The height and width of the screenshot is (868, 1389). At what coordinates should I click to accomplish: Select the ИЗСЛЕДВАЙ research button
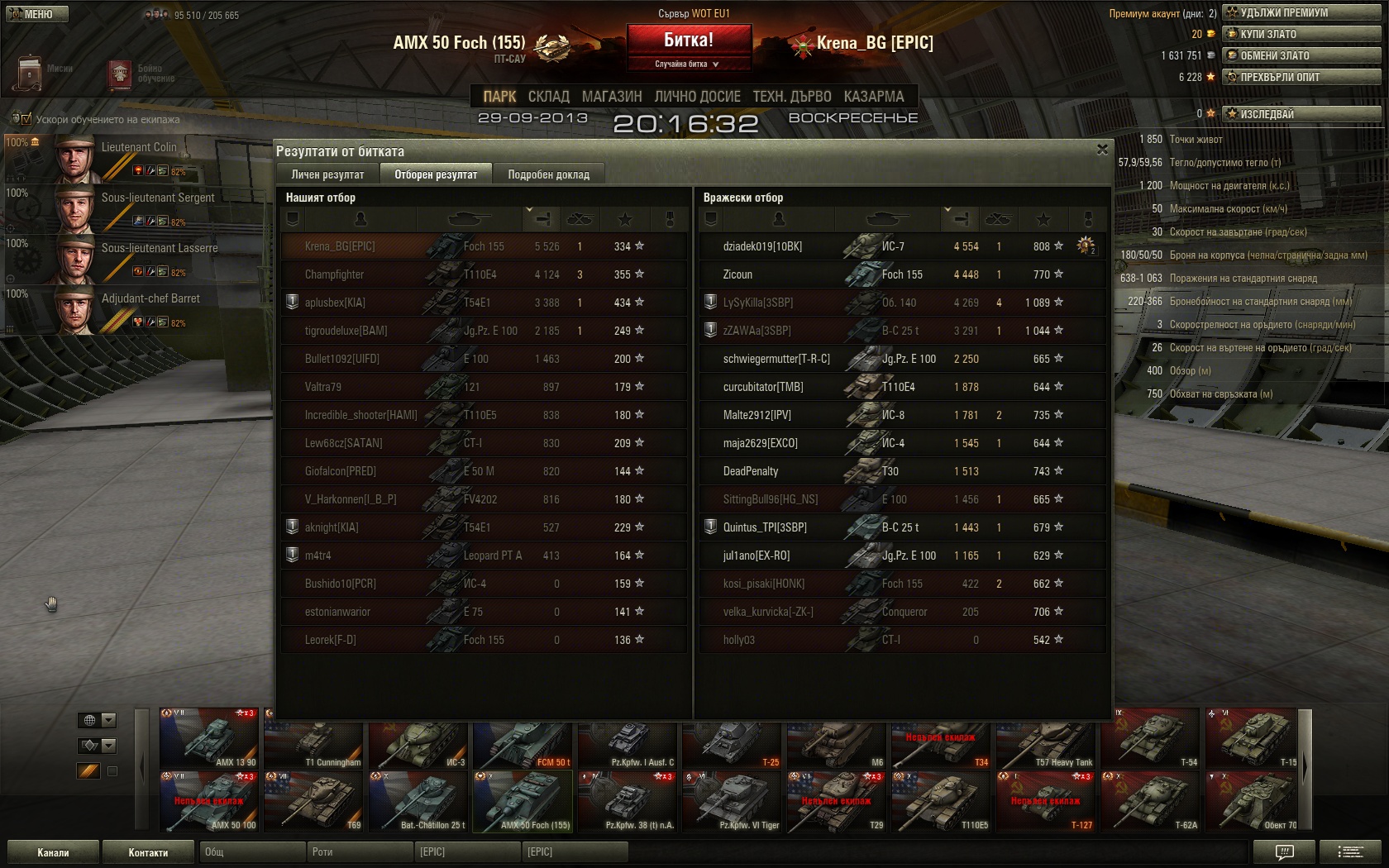pyautogui.click(x=1301, y=114)
